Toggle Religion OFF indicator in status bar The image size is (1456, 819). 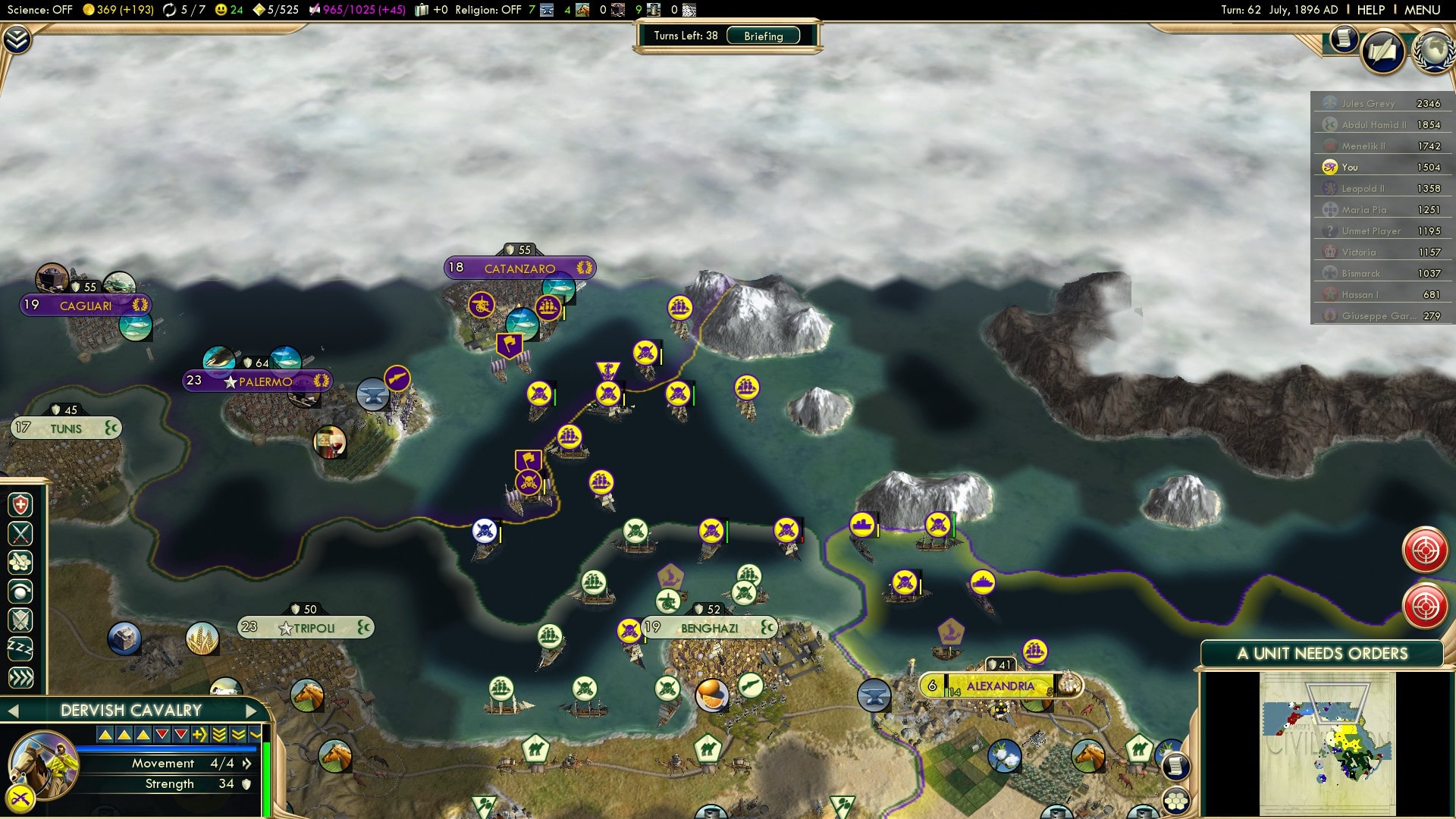pyautogui.click(x=489, y=11)
